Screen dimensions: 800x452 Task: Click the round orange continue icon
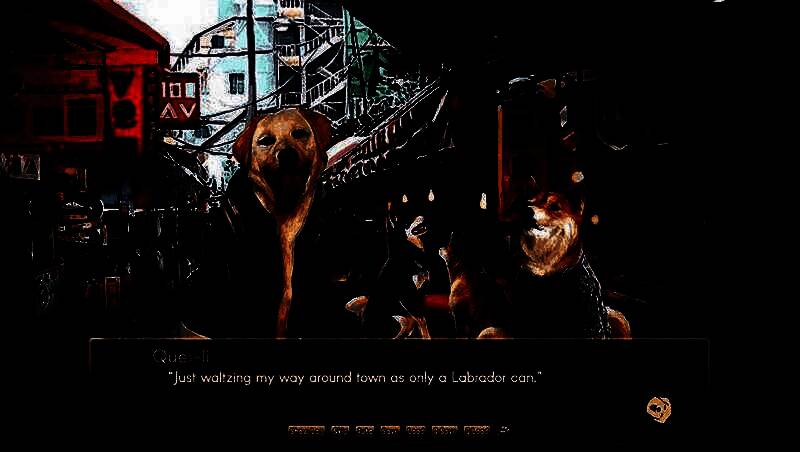tap(658, 407)
